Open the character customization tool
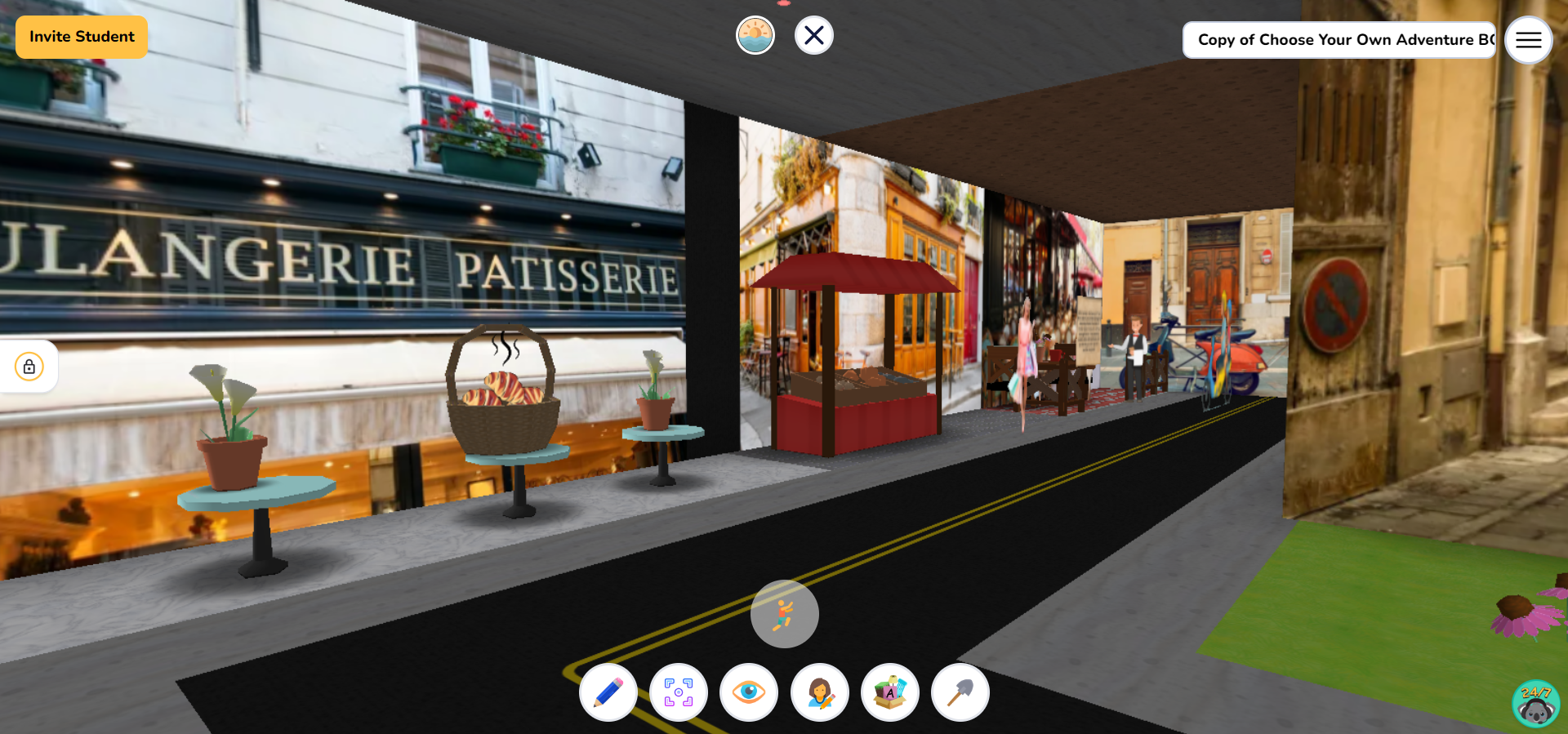1568x734 pixels. pyautogui.click(x=820, y=692)
